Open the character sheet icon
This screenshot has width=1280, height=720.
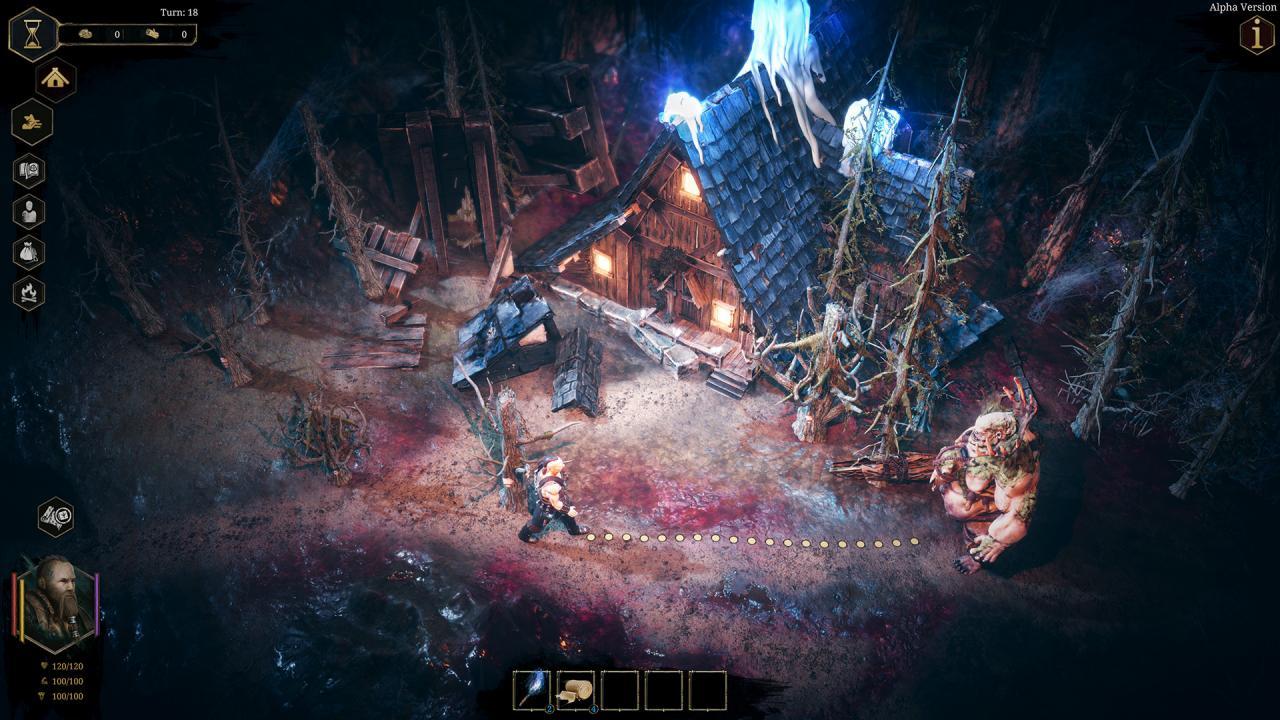[29, 212]
